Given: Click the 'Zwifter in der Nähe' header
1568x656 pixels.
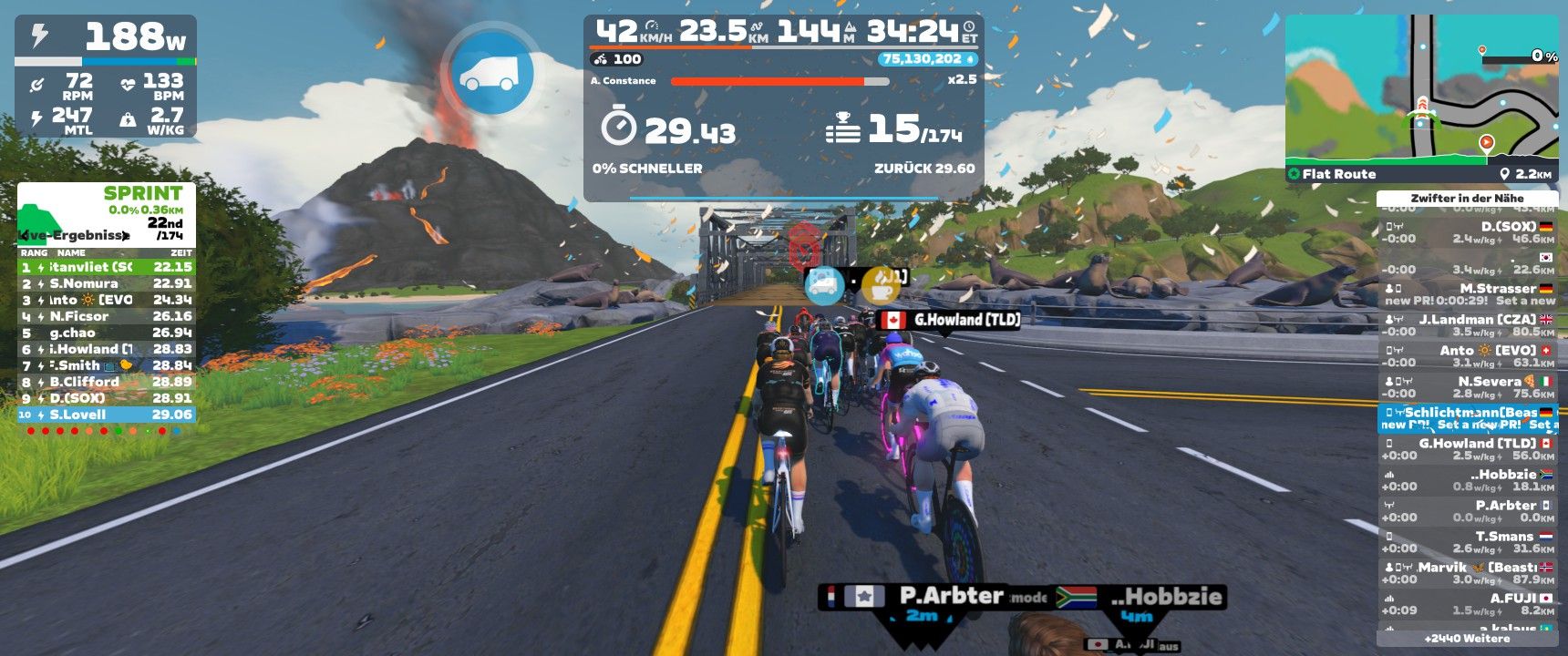Looking at the screenshot, I should (x=1467, y=198).
